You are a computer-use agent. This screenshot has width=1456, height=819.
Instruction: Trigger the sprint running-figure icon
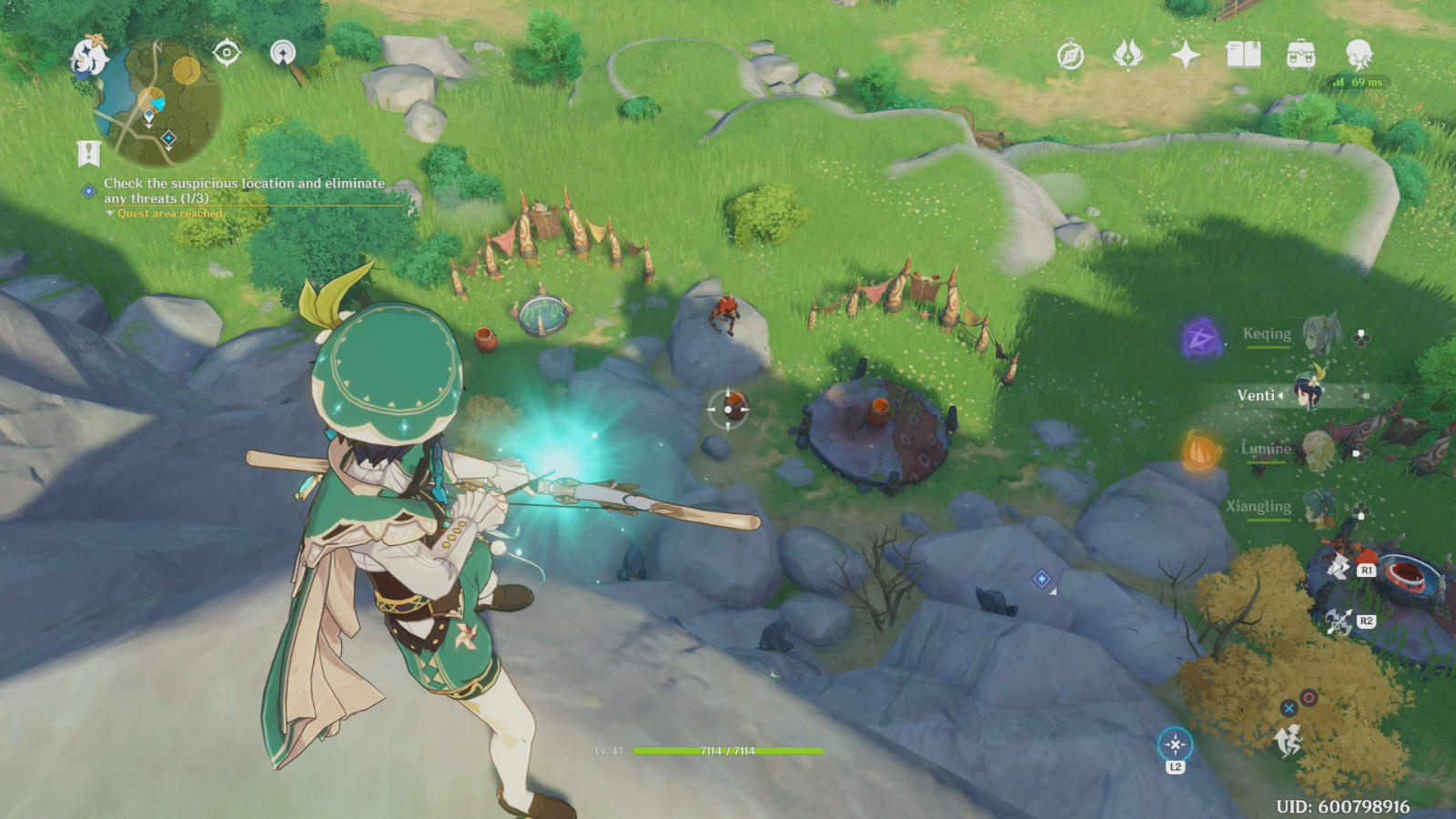click(1288, 742)
